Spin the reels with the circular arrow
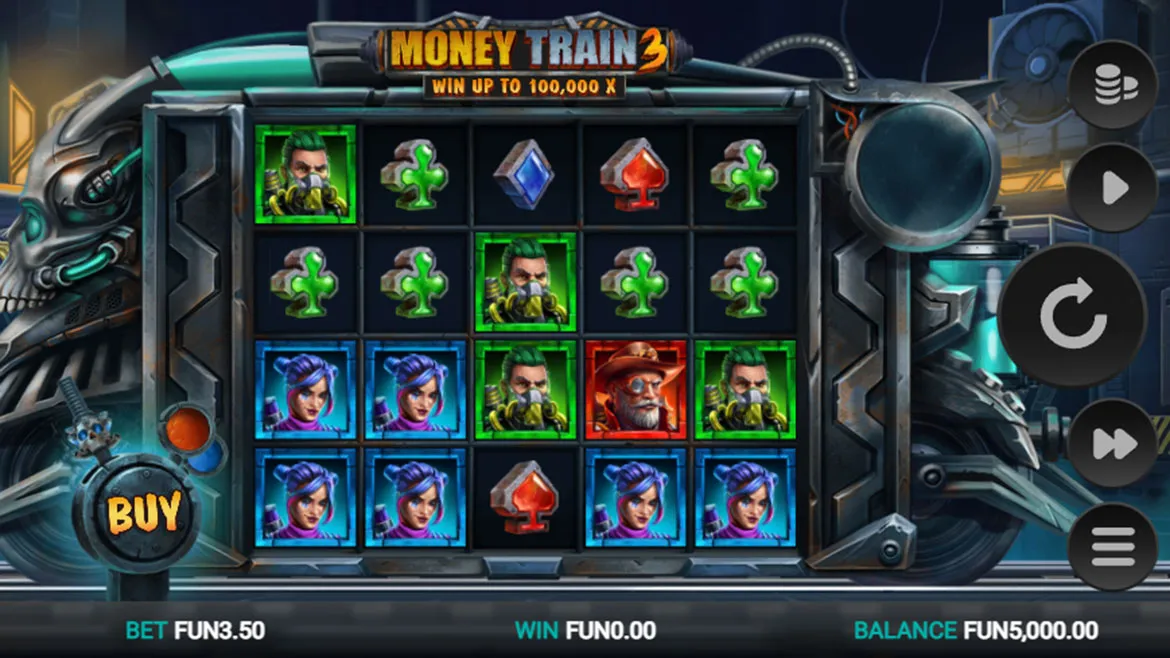Viewport: 1170px width, 658px height. [x=1072, y=316]
